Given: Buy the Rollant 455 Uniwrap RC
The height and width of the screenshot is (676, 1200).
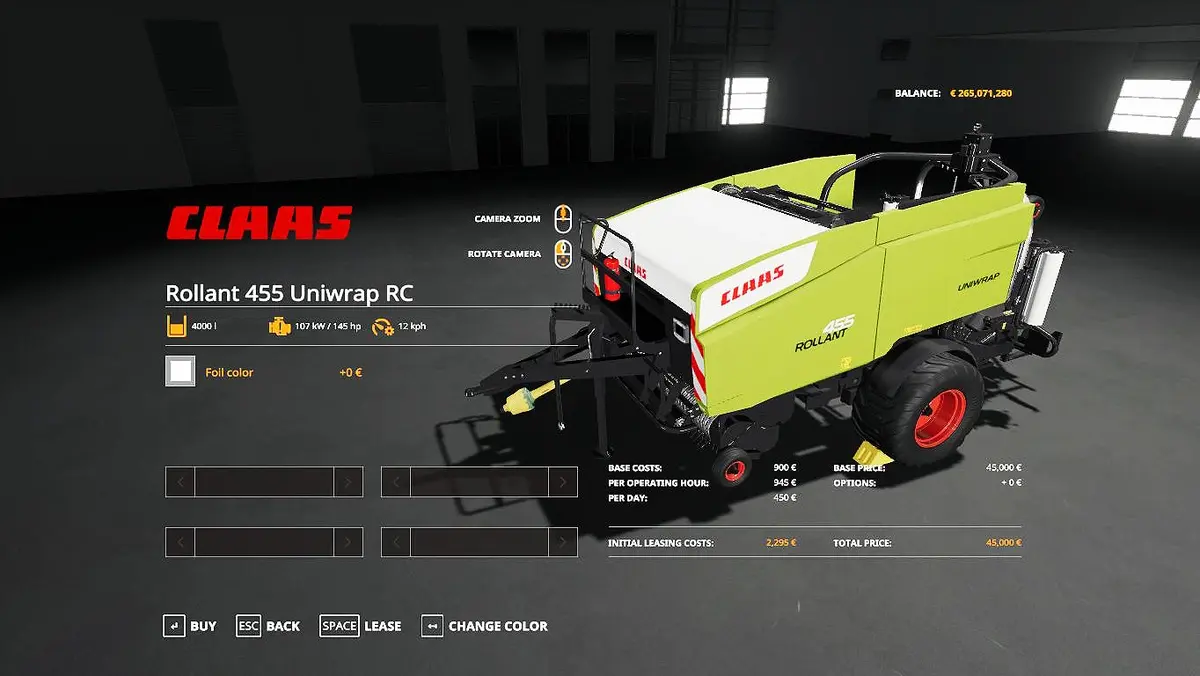Looking at the screenshot, I should click(x=190, y=626).
